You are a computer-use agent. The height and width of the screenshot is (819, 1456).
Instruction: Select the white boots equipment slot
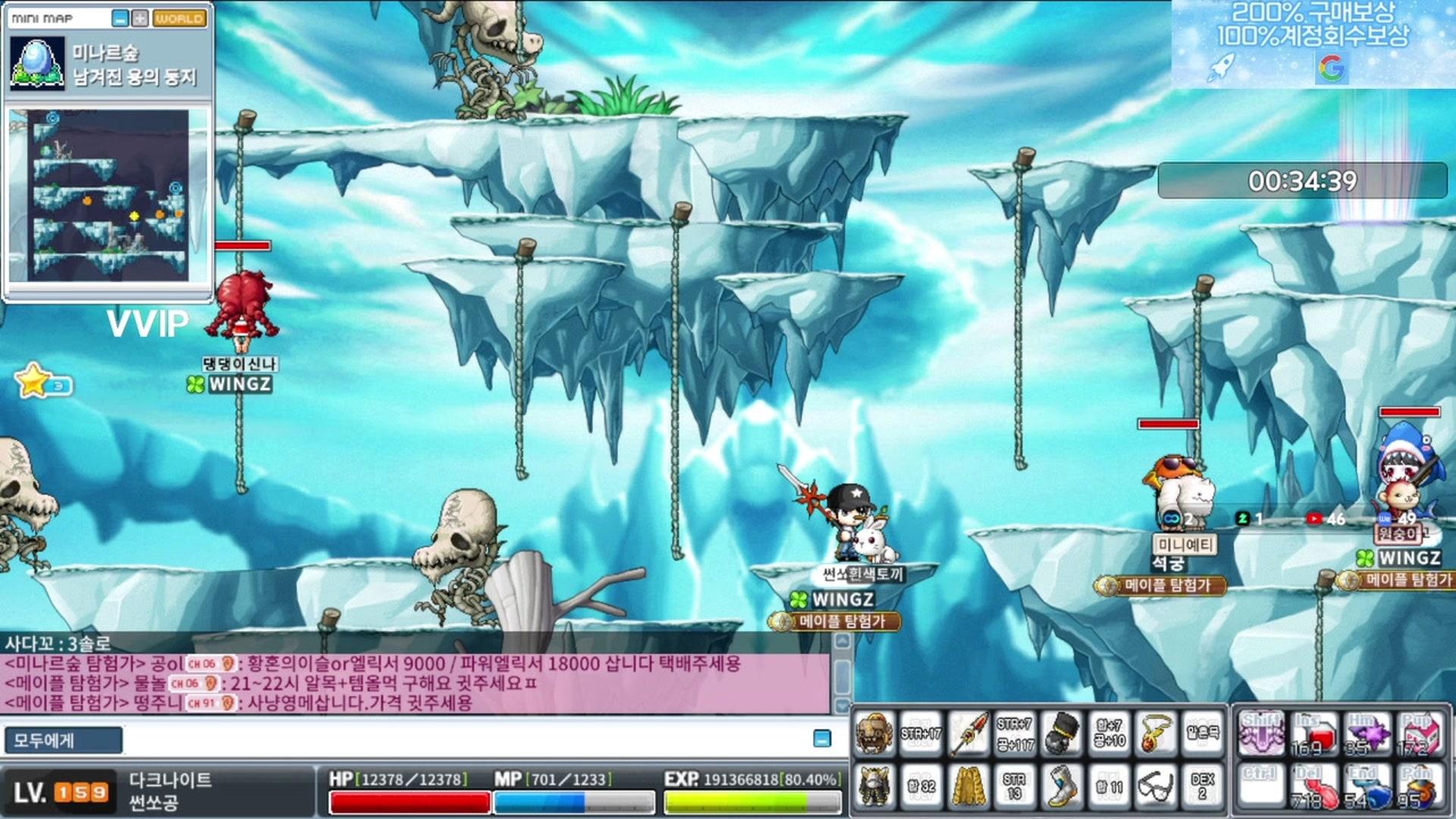tap(1062, 785)
